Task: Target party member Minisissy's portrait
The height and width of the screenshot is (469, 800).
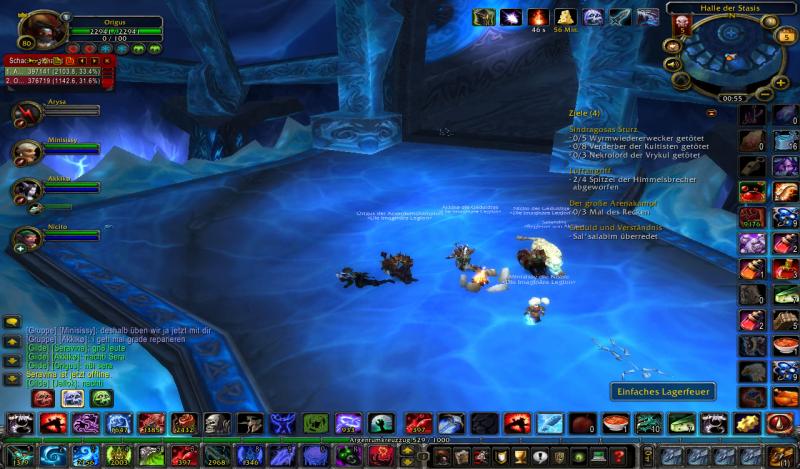Action: [26, 152]
